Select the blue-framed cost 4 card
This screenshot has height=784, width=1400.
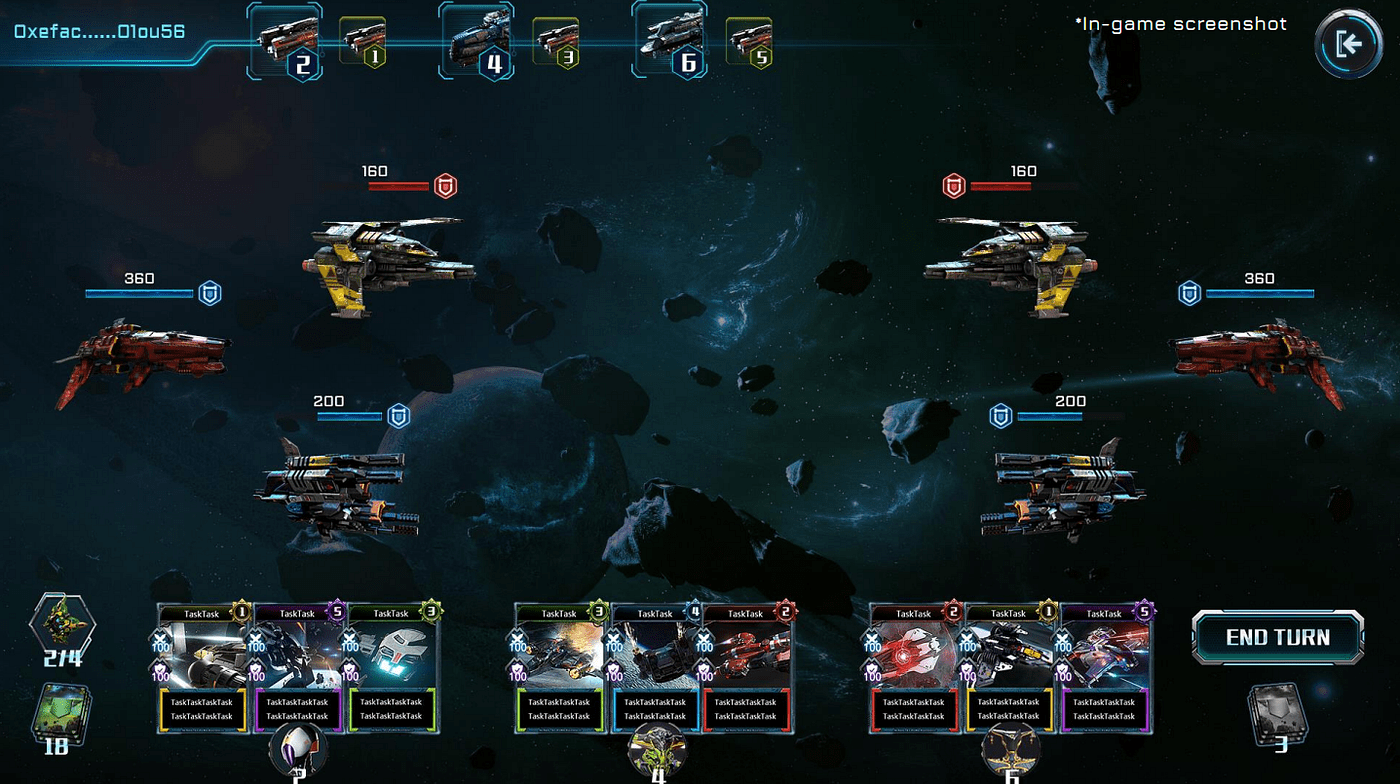[655, 668]
